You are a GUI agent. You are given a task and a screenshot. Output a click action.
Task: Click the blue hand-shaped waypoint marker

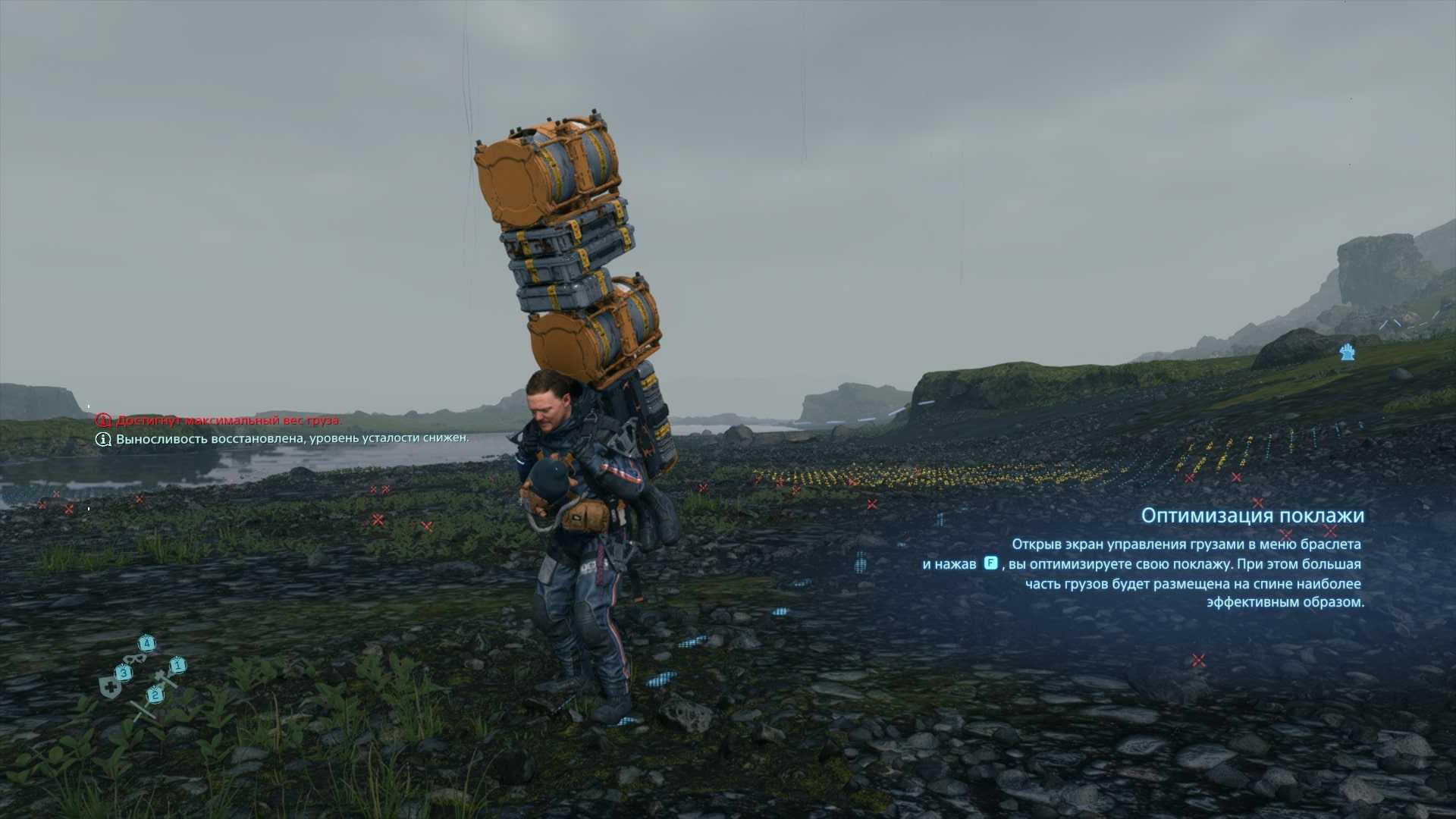pos(1347,352)
